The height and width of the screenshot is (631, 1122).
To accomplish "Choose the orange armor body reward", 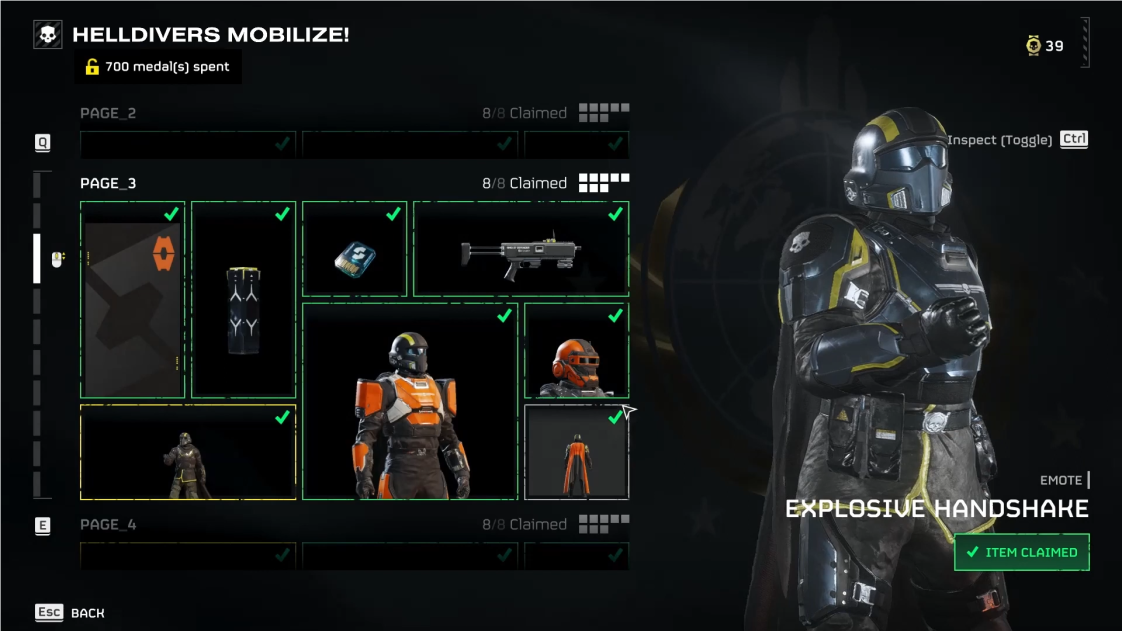I will pos(410,401).
